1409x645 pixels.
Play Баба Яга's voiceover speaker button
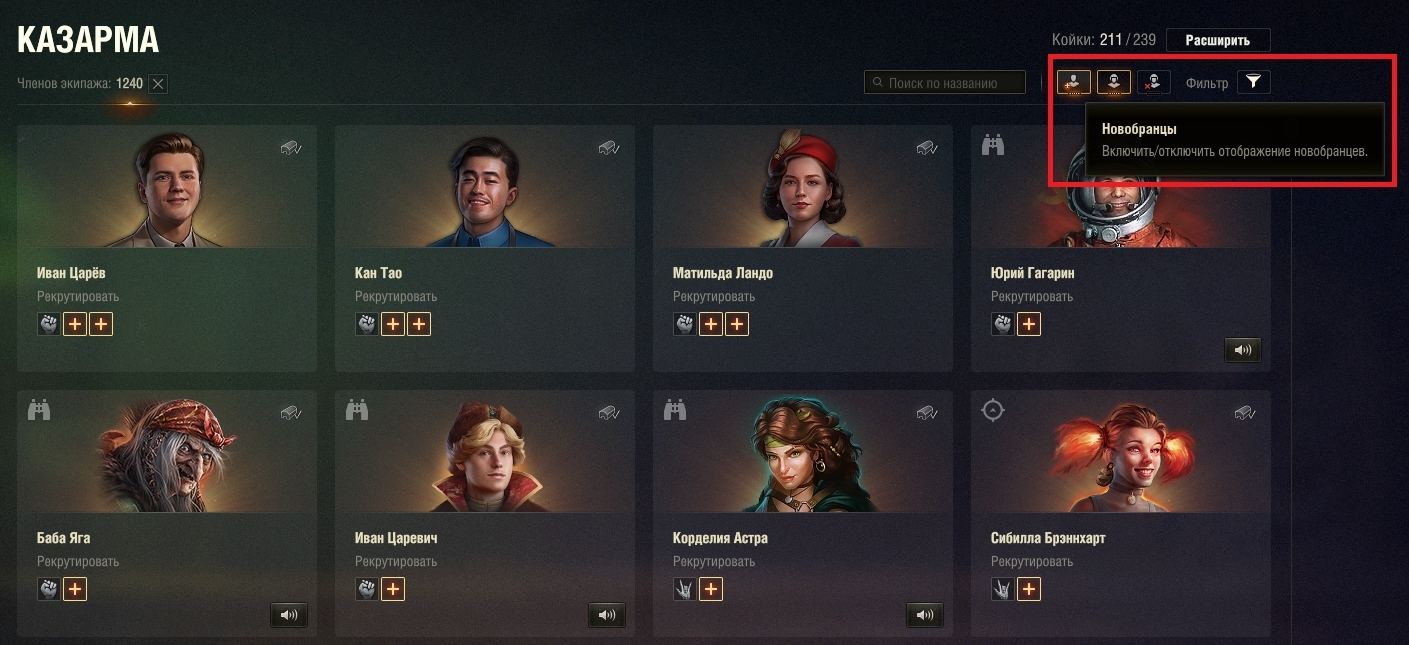[x=289, y=615]
